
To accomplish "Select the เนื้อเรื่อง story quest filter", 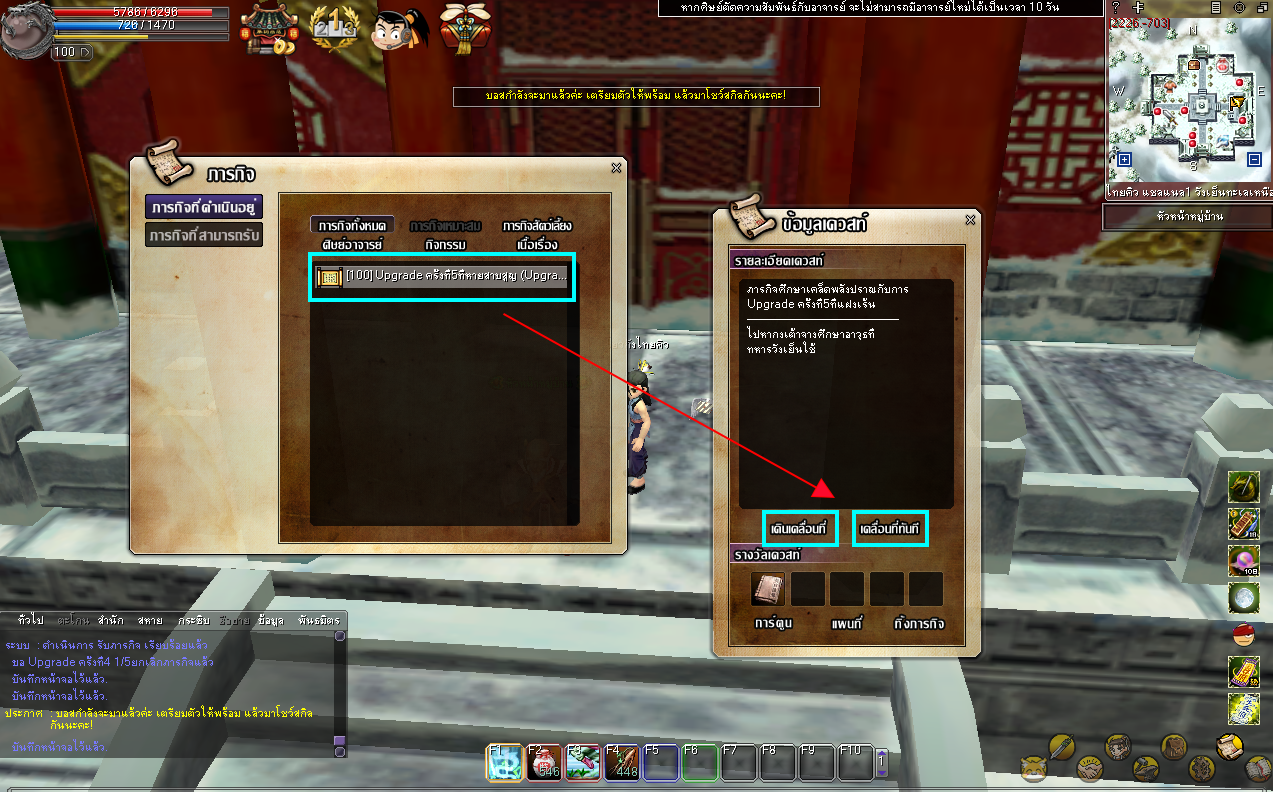I will tap(537, 244).
